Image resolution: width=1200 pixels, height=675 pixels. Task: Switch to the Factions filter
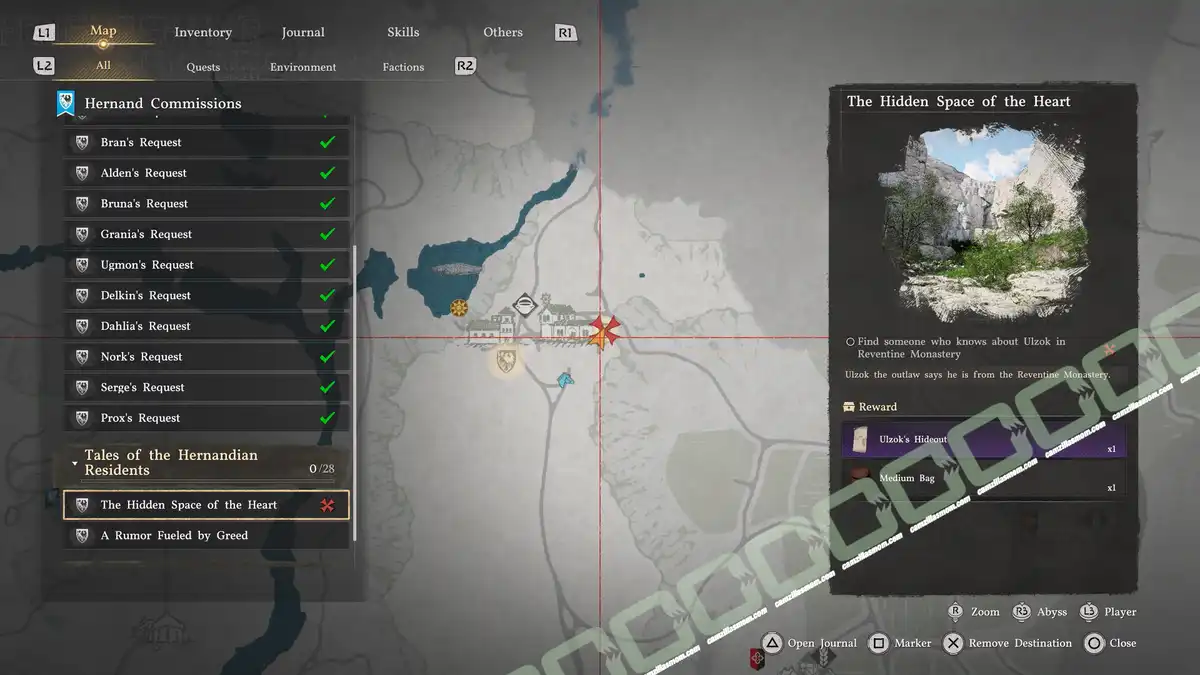tap(403, 67)
